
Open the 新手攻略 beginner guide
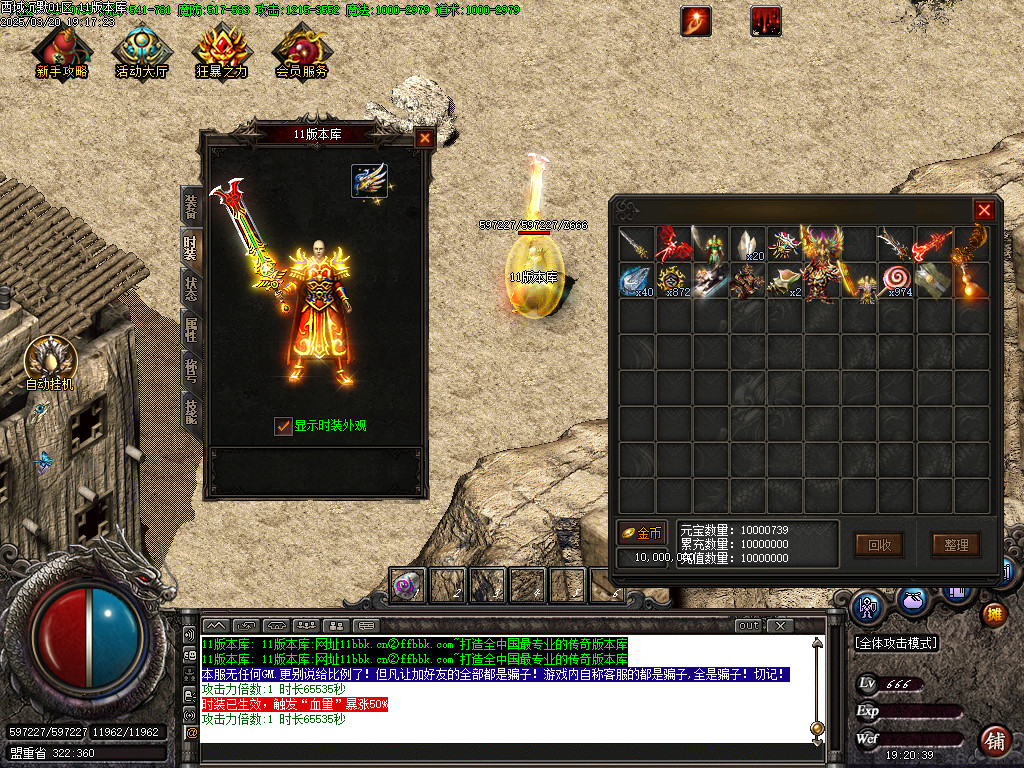(62, 50)
